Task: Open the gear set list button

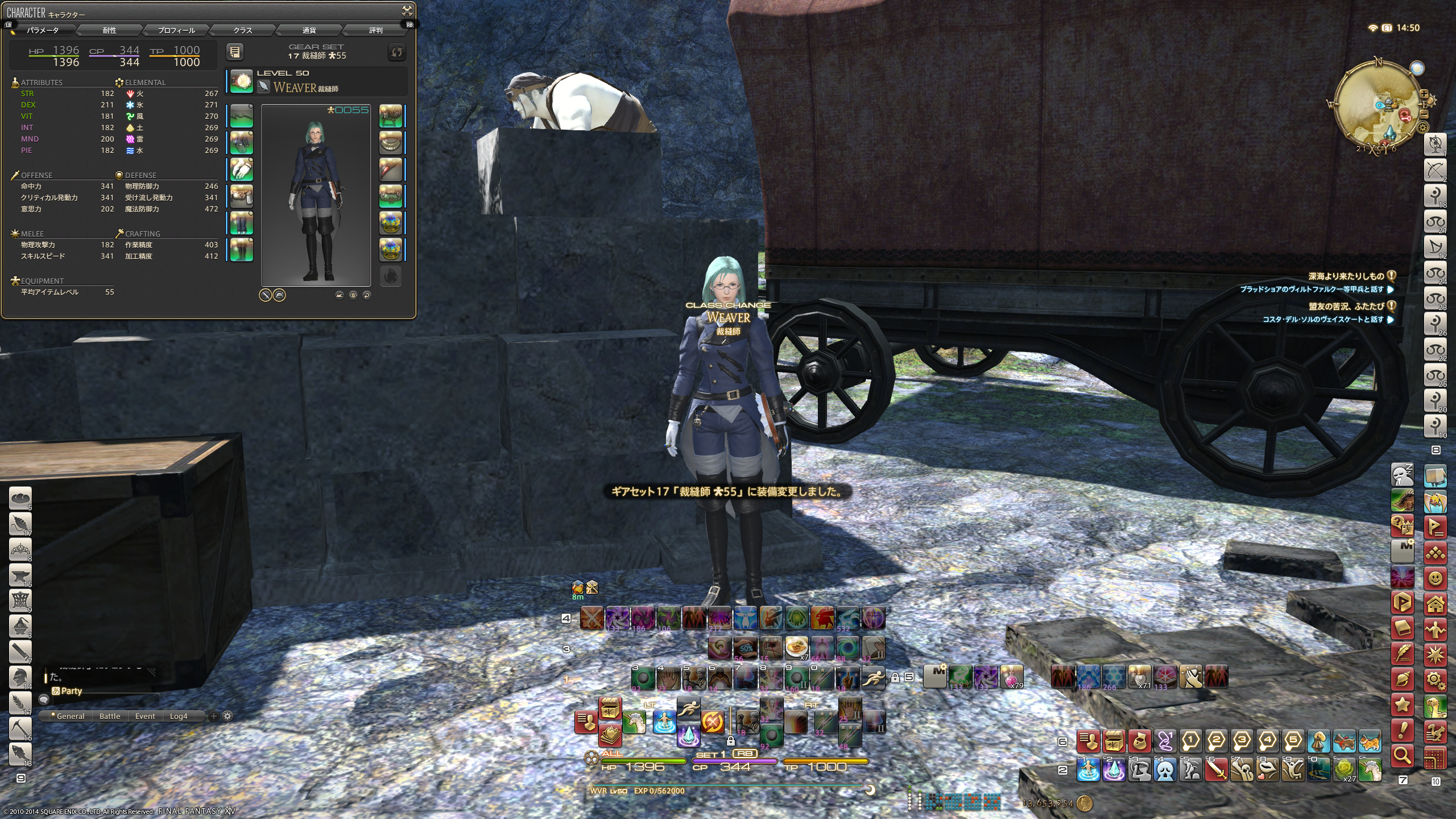Action: click(235, 52)
